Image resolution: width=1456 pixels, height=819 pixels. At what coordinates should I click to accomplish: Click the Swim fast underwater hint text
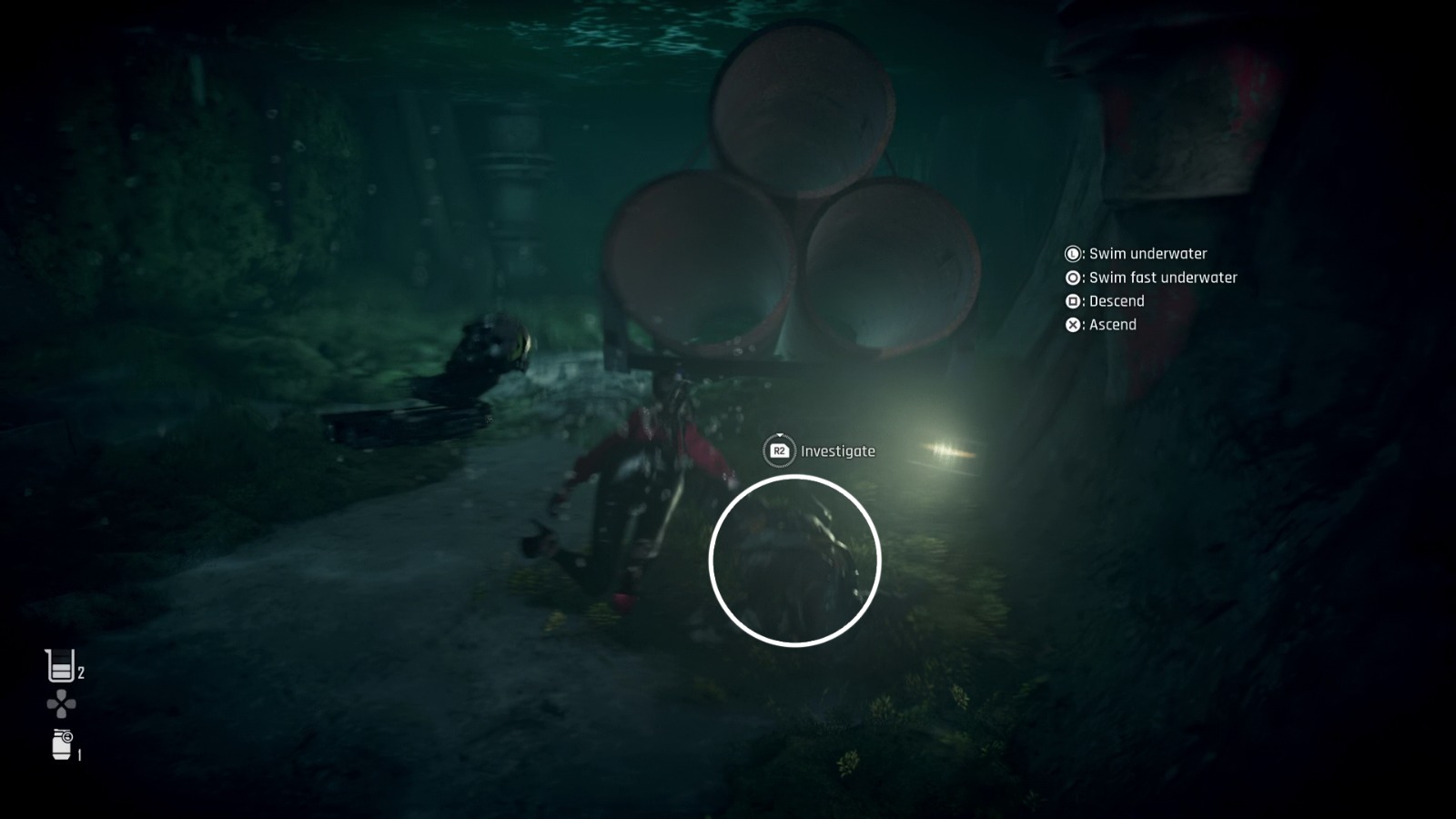tap(1164, 278)
